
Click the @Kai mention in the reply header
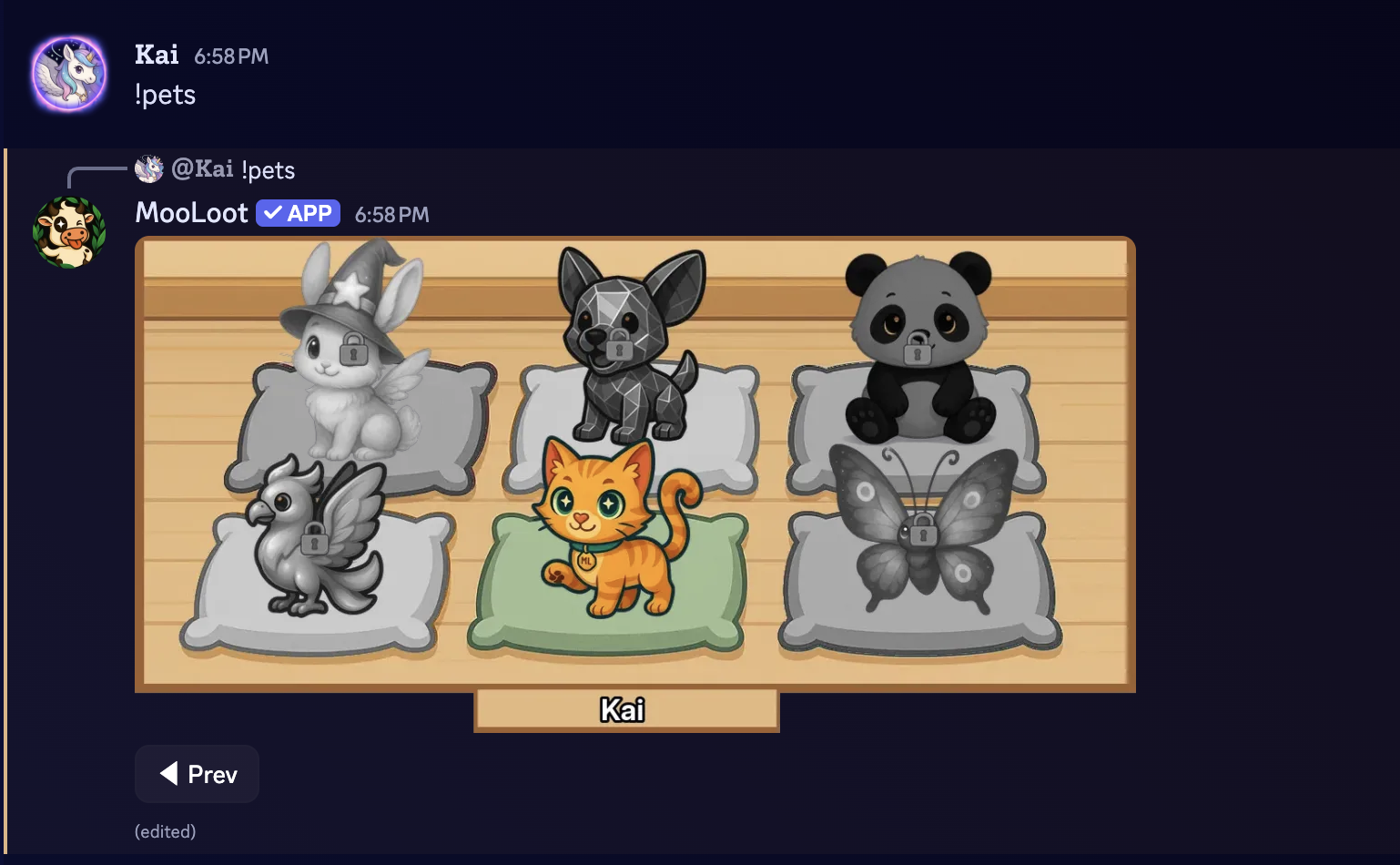pos(202,169)
